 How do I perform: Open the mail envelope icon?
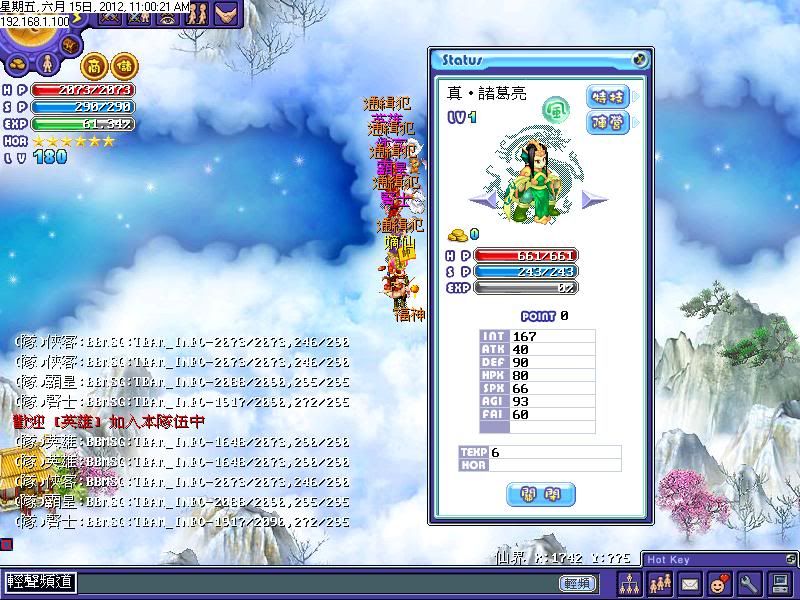click(x=689, y=582)
